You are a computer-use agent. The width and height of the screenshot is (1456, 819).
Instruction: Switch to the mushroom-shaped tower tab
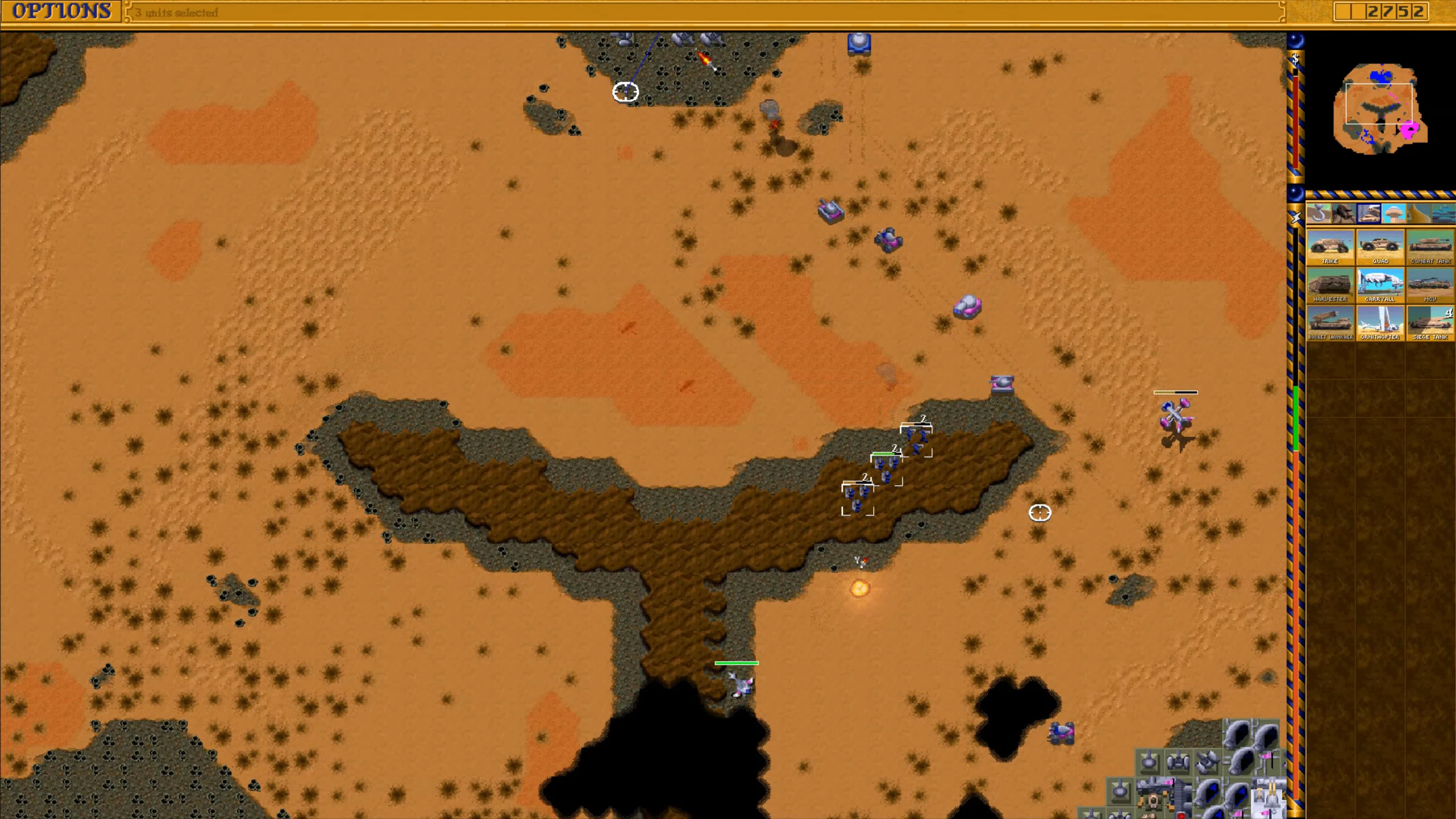pos(1393,214)
